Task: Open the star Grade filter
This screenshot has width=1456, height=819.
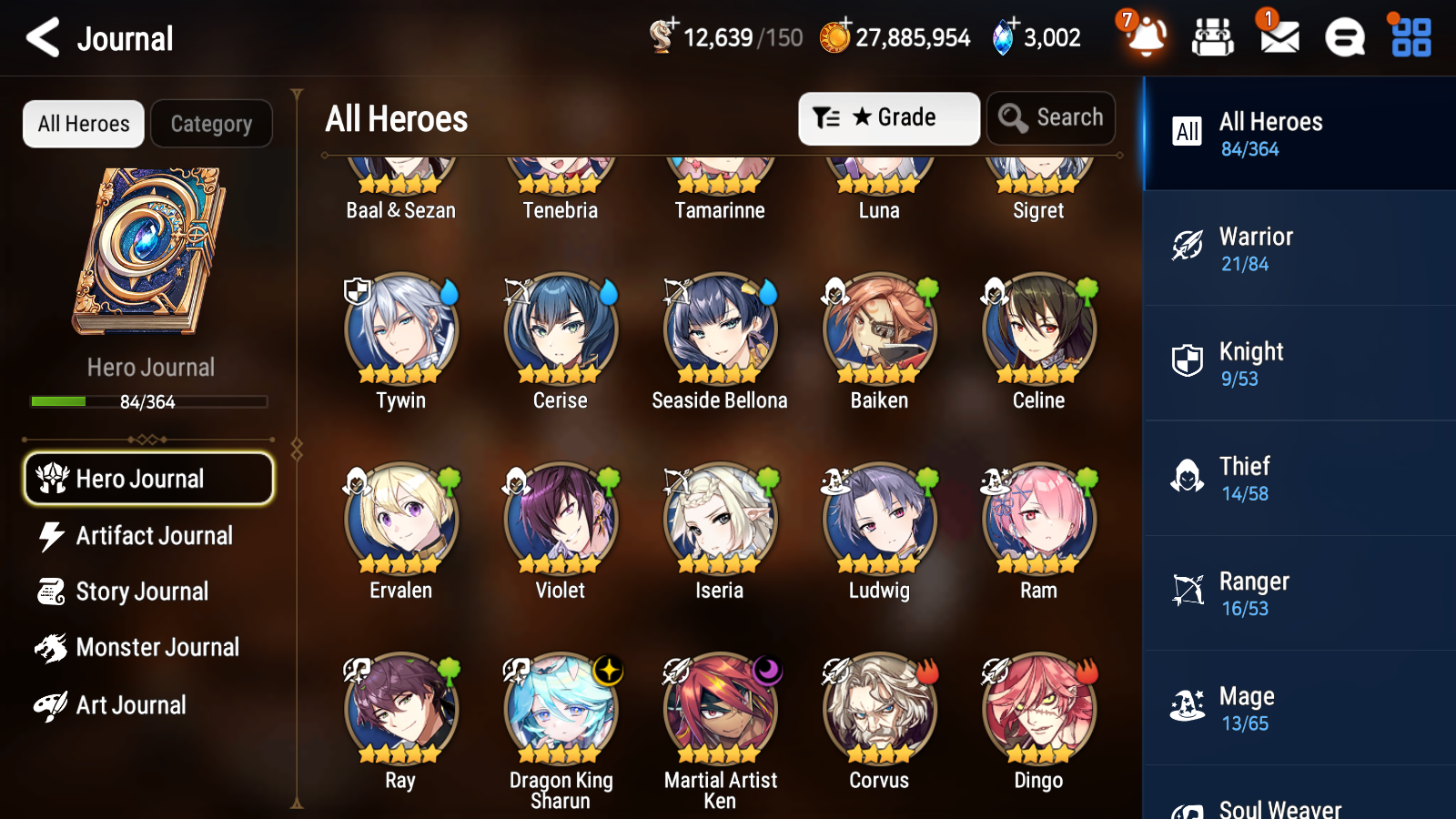Action: 887,117
